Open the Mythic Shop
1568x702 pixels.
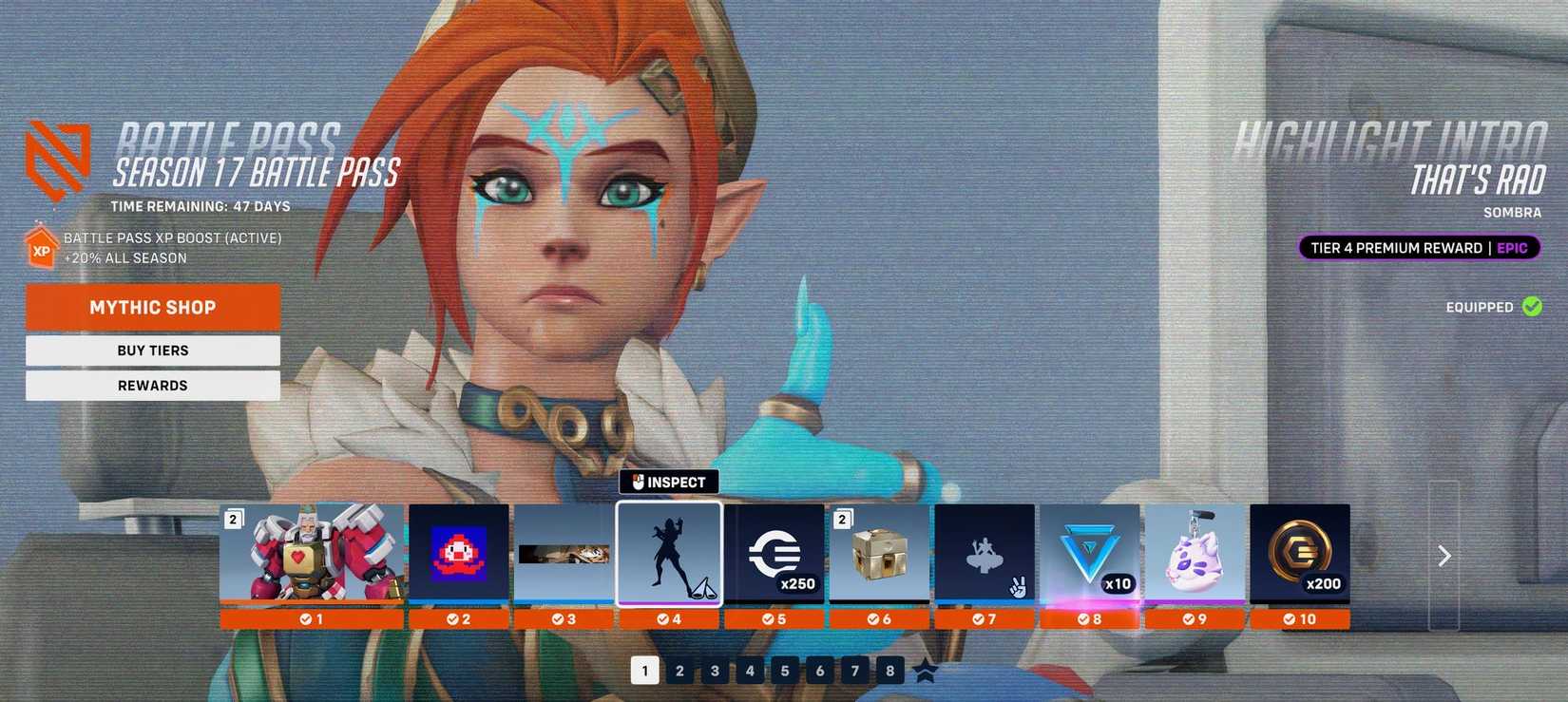pyautogui.click(x=152, y=307)
